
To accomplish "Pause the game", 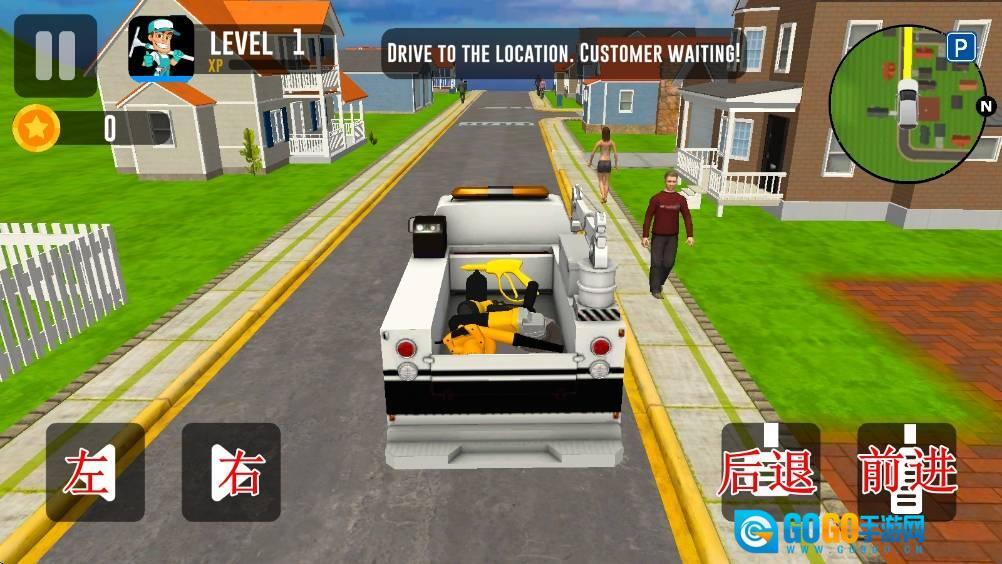I will [55, 55].
